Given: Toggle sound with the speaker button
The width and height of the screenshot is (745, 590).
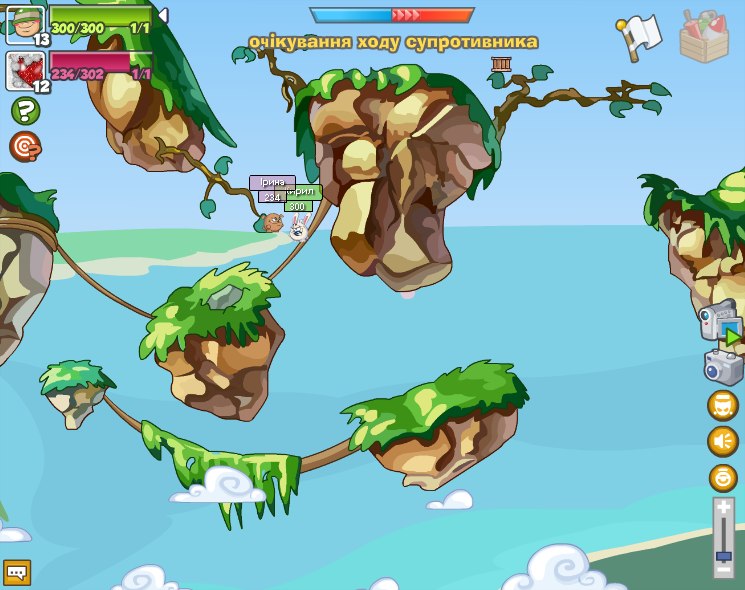Looking at the screenshot, I should [x=722, y=441].
